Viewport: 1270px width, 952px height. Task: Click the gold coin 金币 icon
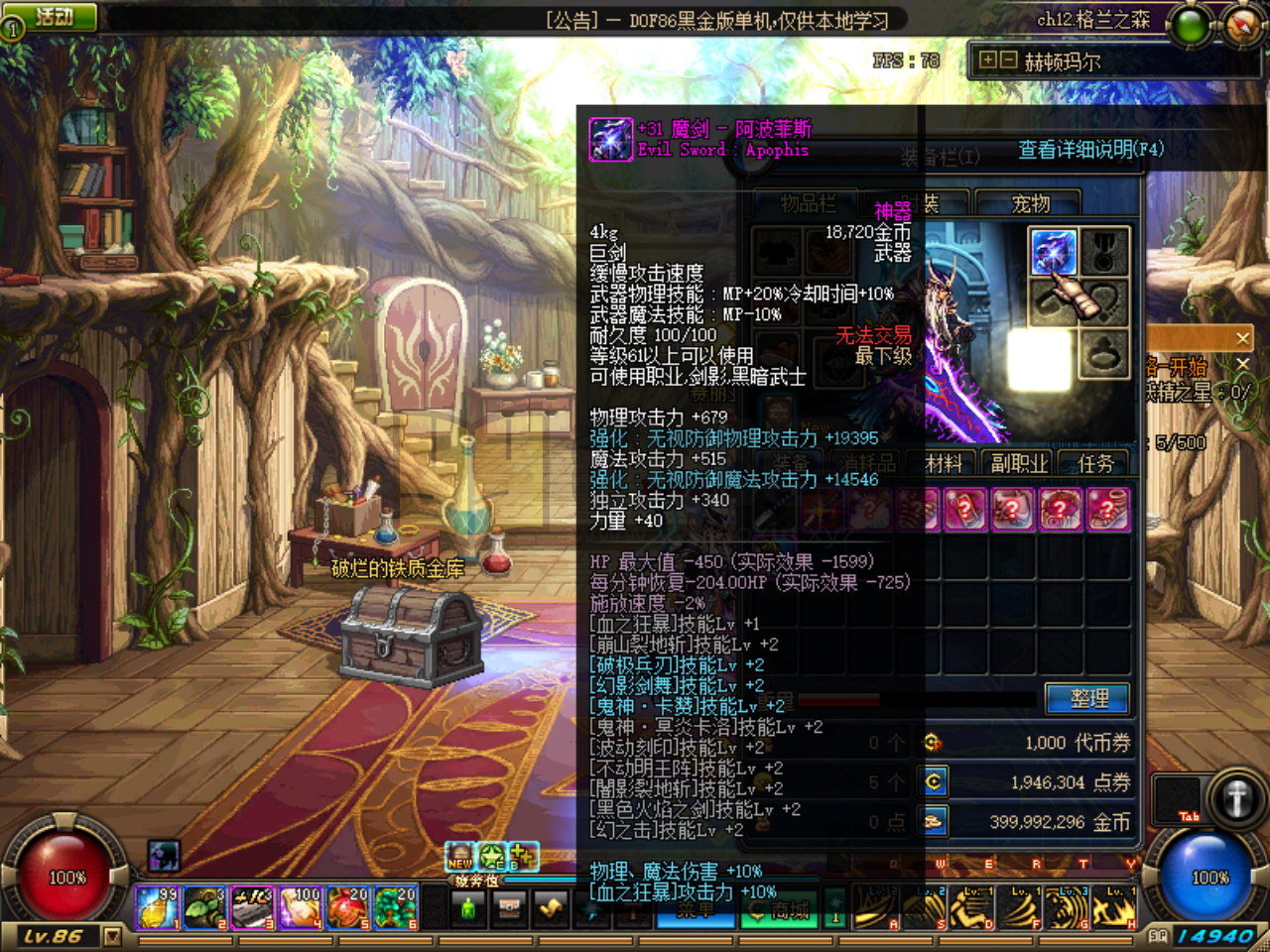(x=933, y=822)
